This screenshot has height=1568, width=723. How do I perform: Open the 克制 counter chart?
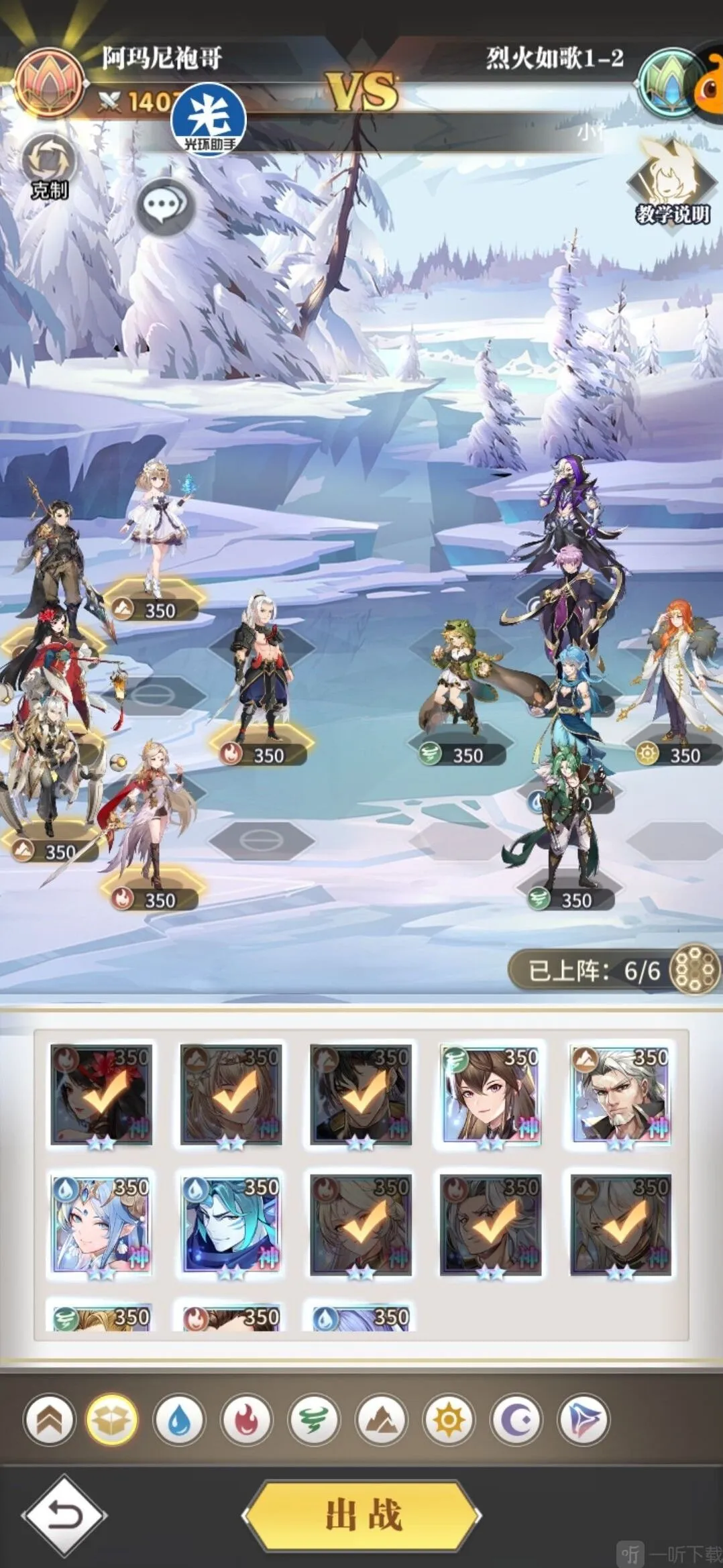point(49,166)
